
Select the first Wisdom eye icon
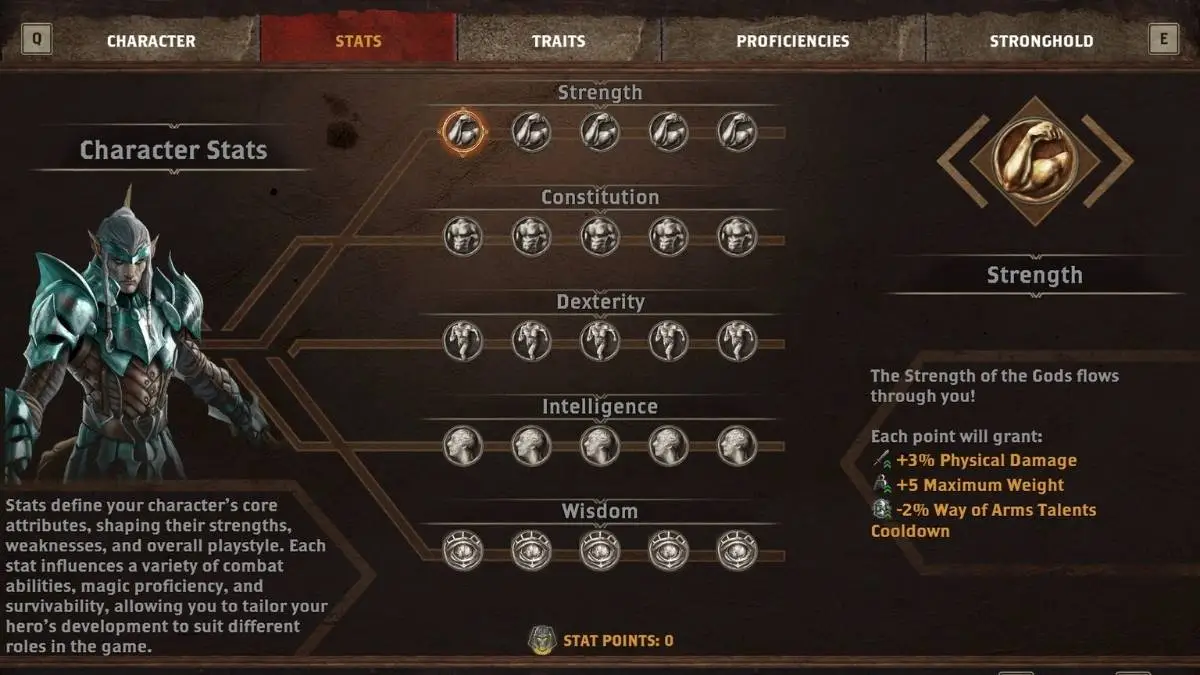coord(463,550)
